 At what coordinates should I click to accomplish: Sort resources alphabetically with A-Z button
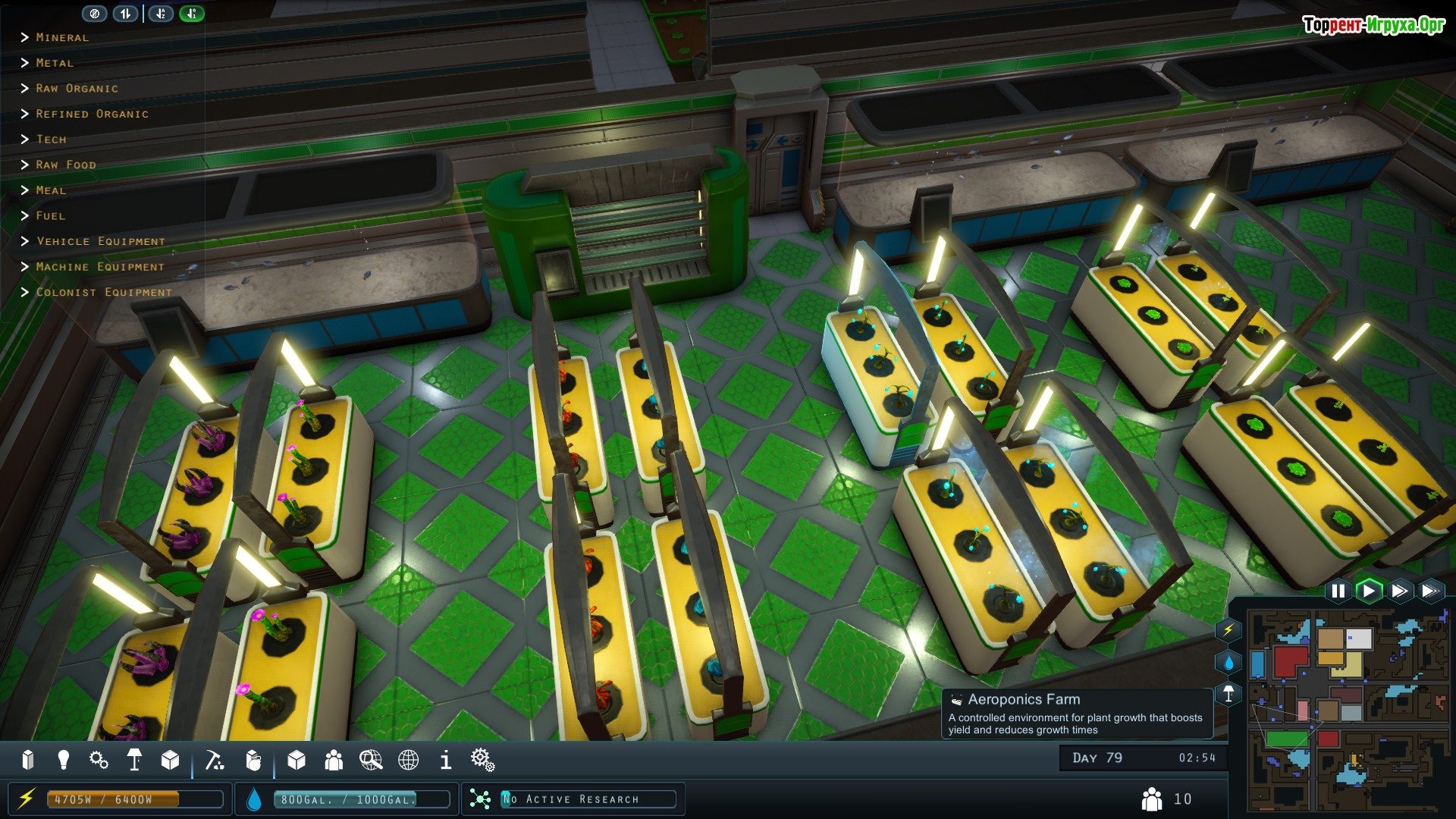click(x=161, y=14)
